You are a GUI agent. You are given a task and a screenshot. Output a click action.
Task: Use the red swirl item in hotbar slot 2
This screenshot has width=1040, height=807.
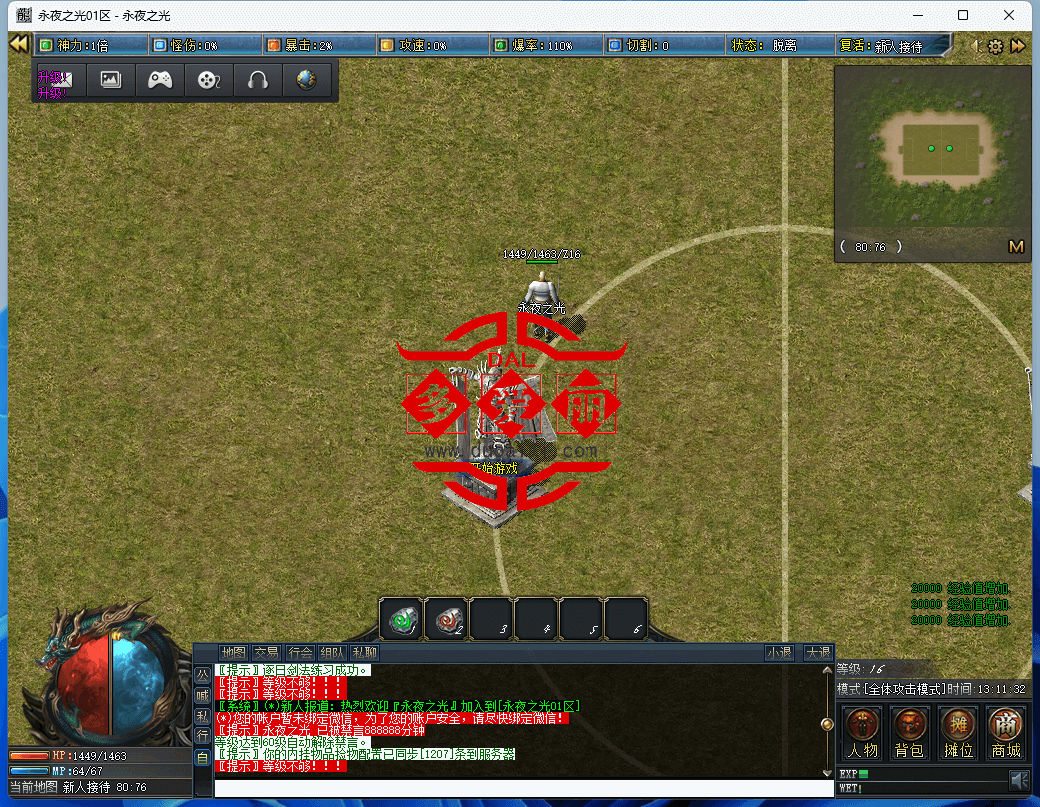coord(447,619)
